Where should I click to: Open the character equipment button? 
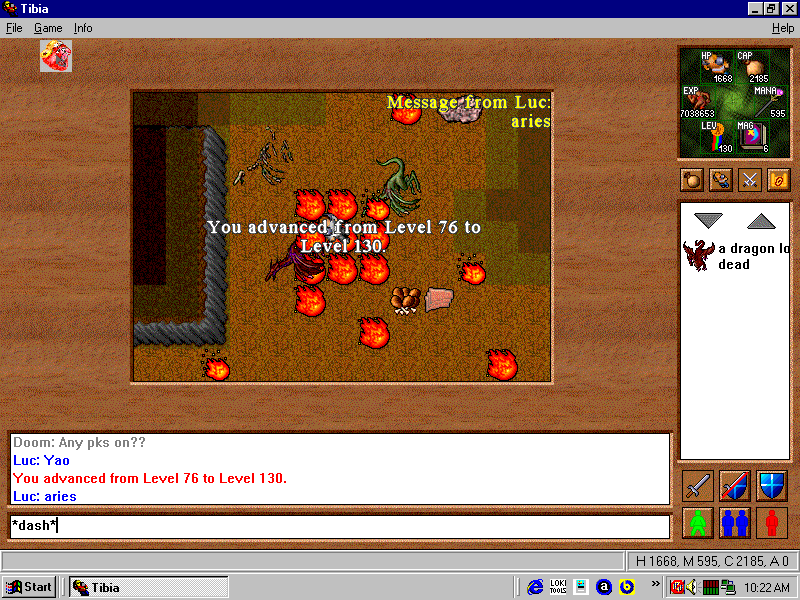click(x=721, y=180)
